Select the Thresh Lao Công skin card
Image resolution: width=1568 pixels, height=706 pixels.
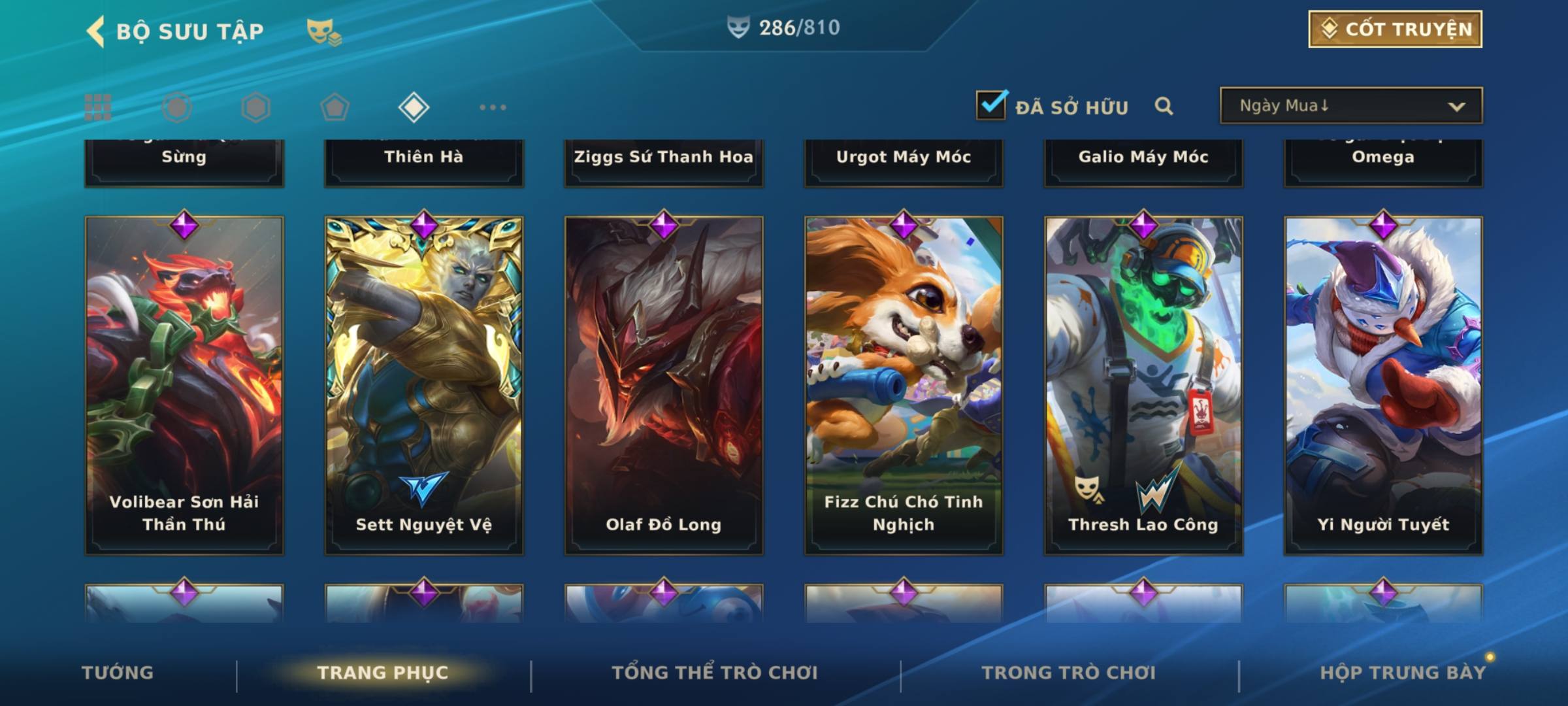pos(1143,386)
